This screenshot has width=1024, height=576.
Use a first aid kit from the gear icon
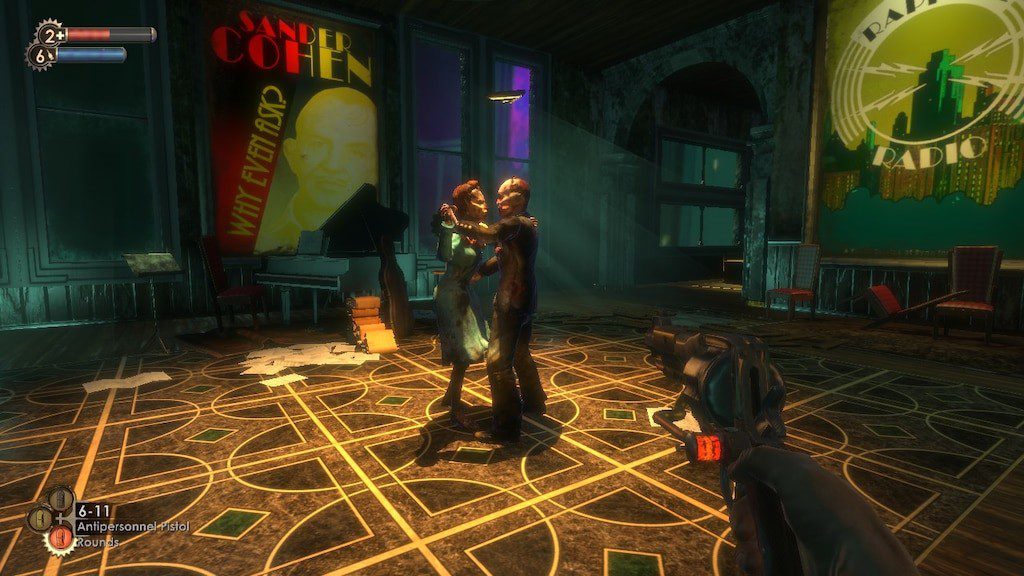50,34
